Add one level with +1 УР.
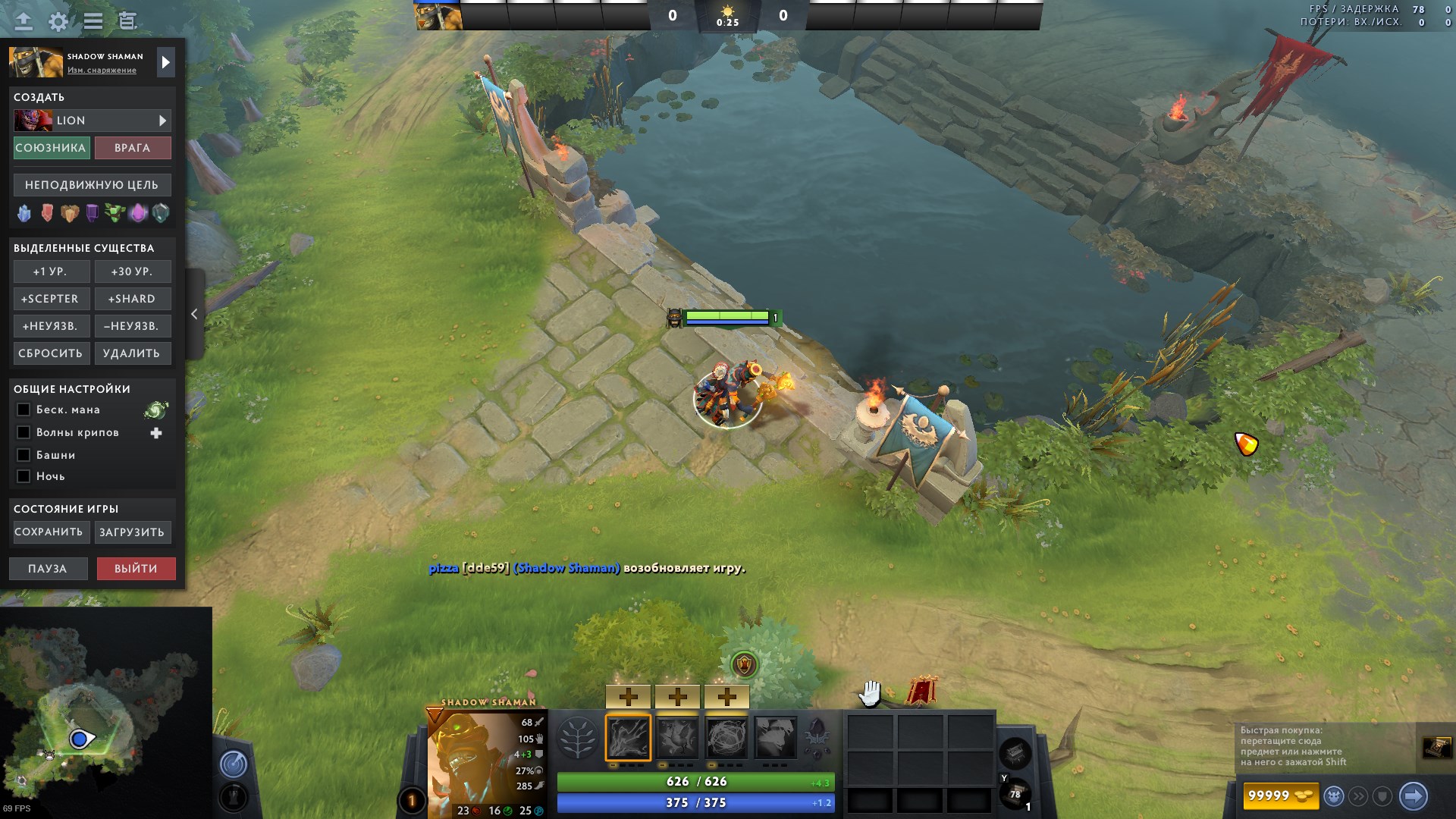1456x819 pixels. 51,271
